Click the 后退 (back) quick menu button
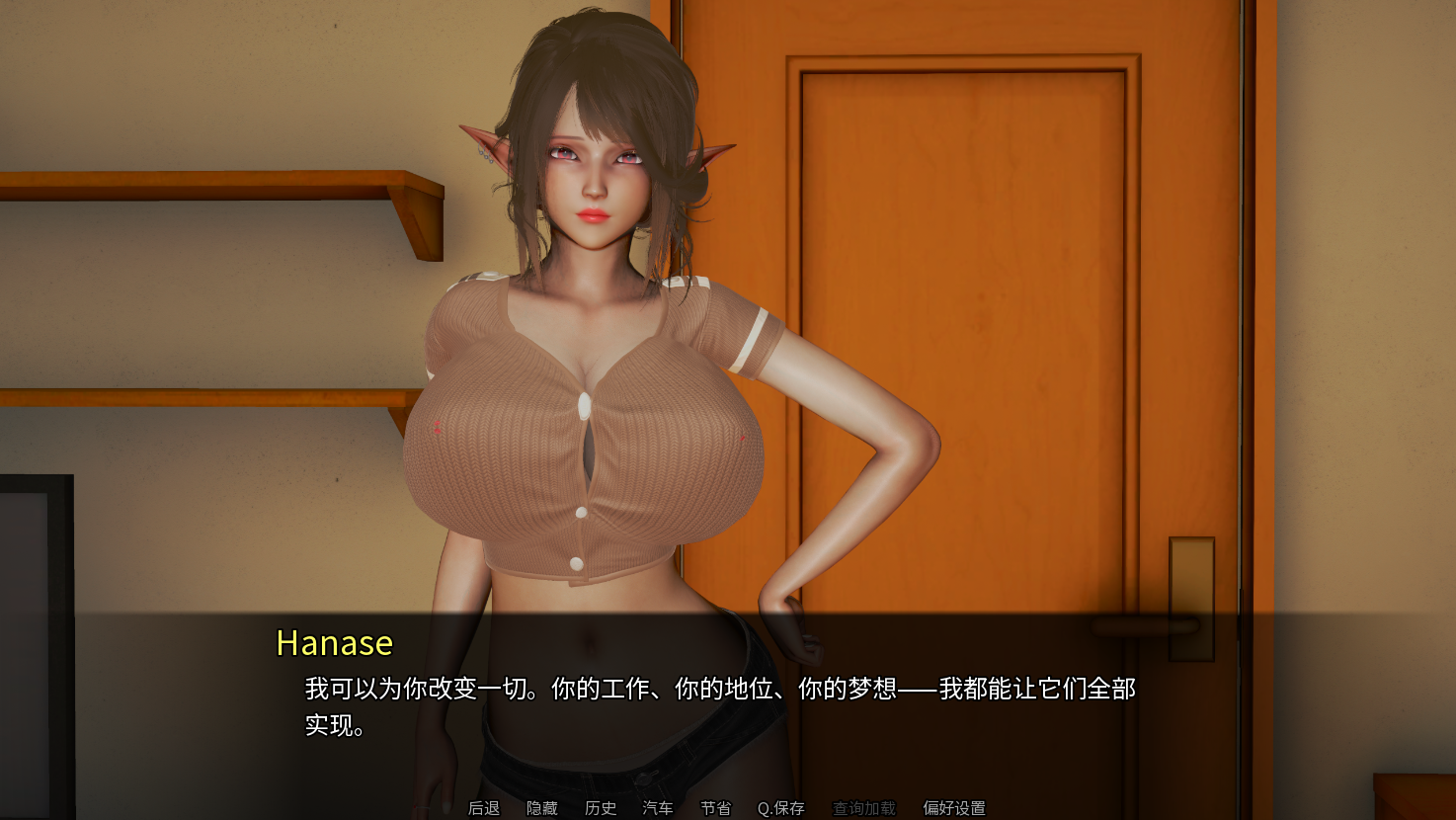 click(x=484, y=808)
